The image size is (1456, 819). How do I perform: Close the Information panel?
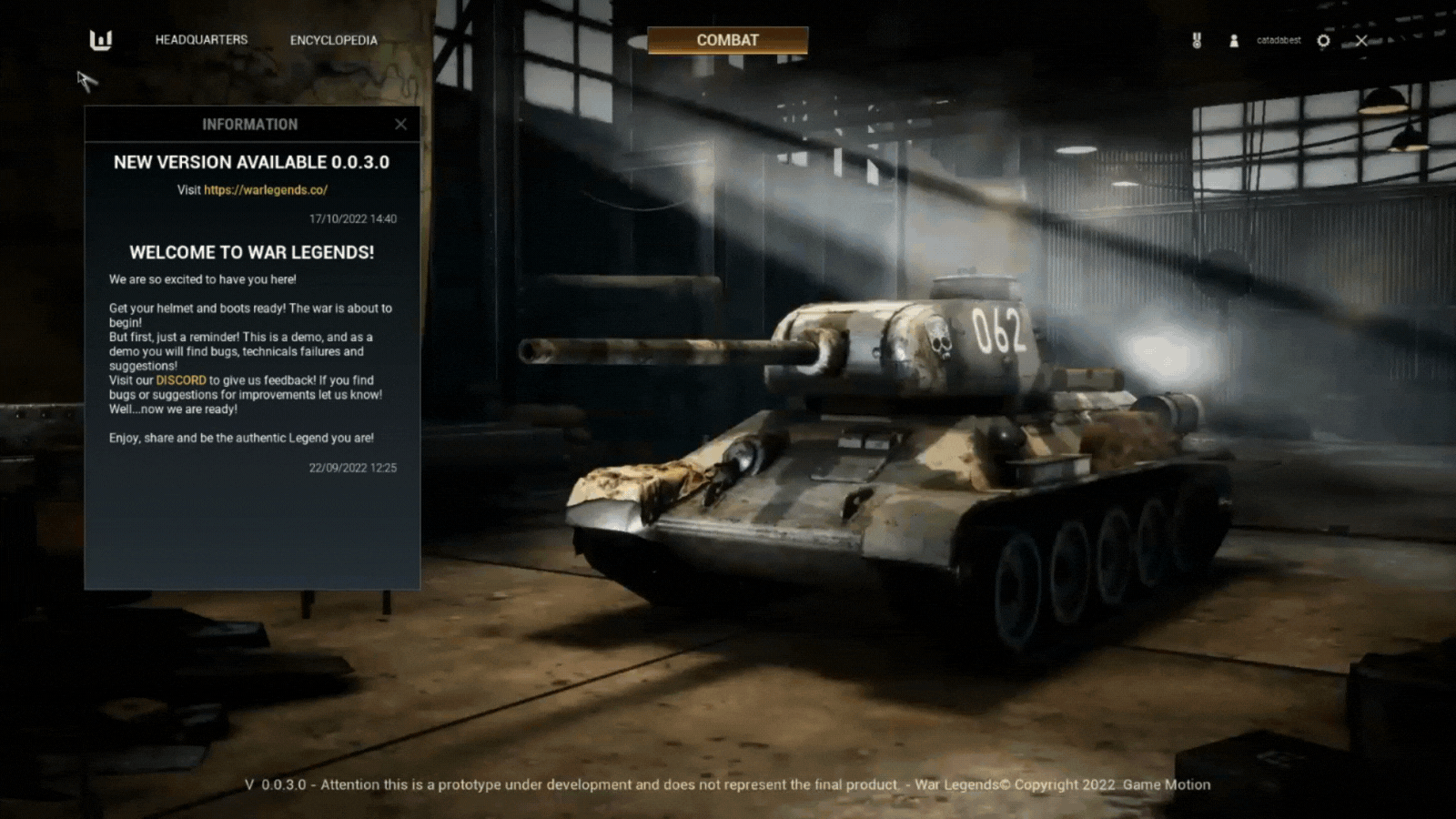400,125
